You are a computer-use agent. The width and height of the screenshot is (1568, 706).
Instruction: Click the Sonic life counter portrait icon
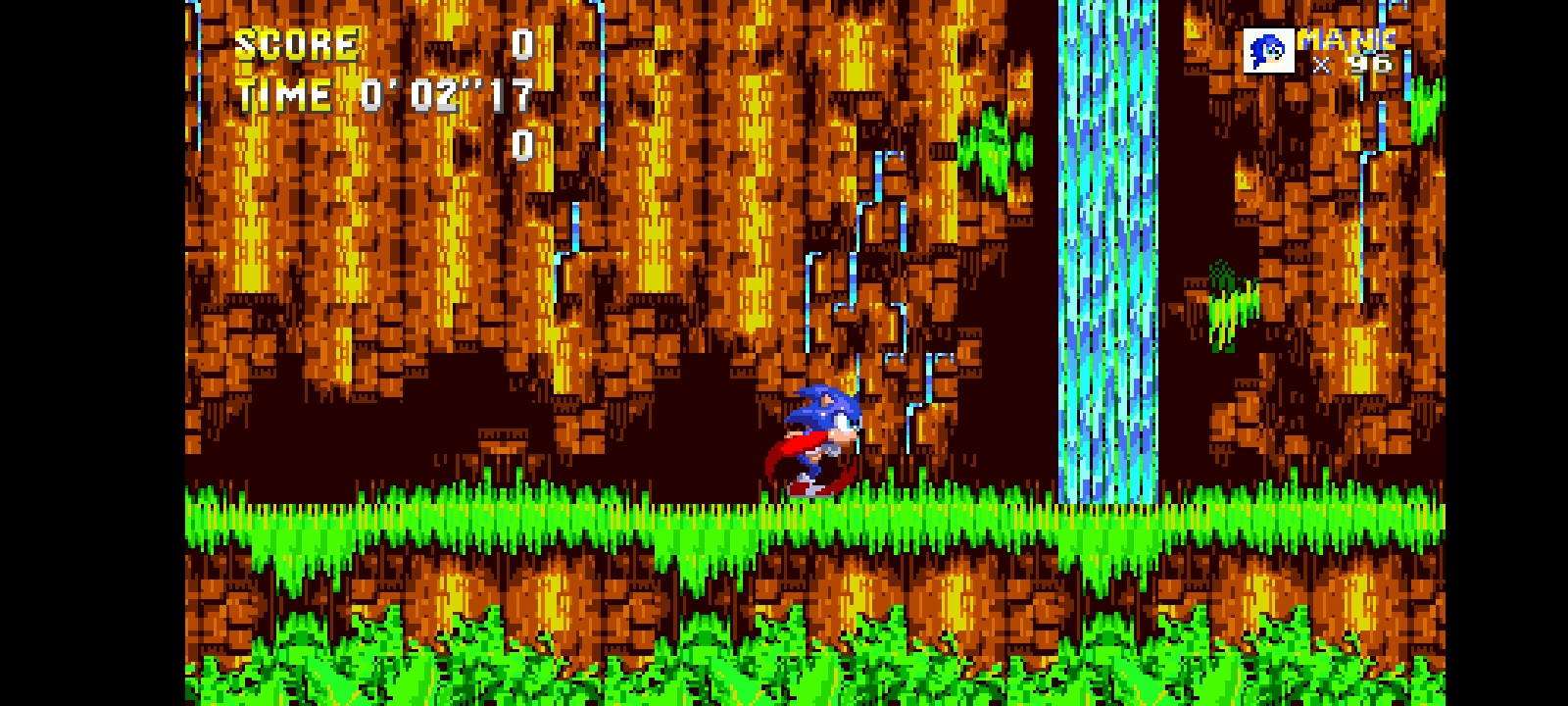[1268, 49]
